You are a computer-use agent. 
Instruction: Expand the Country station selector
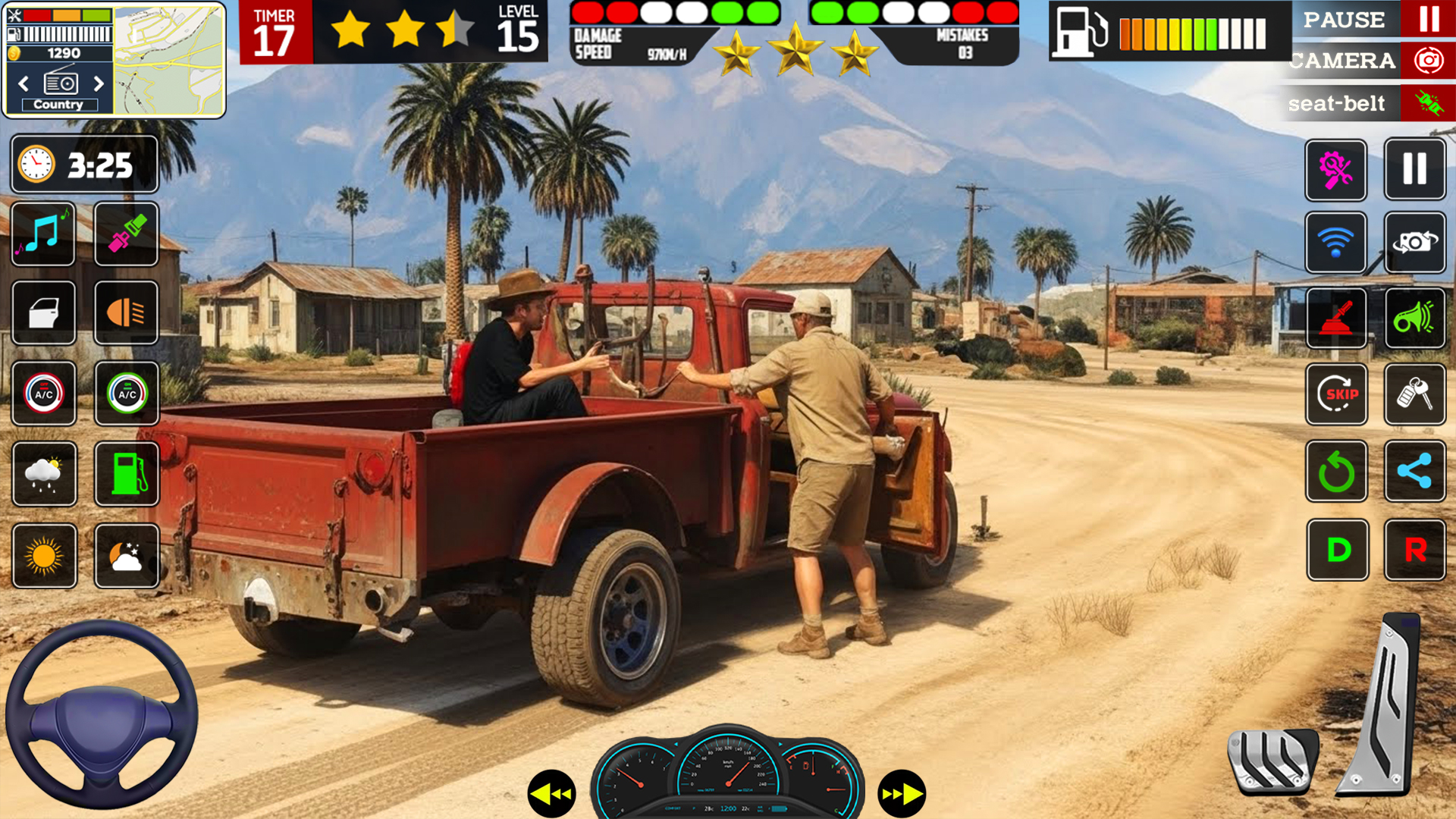pos(61,105)
